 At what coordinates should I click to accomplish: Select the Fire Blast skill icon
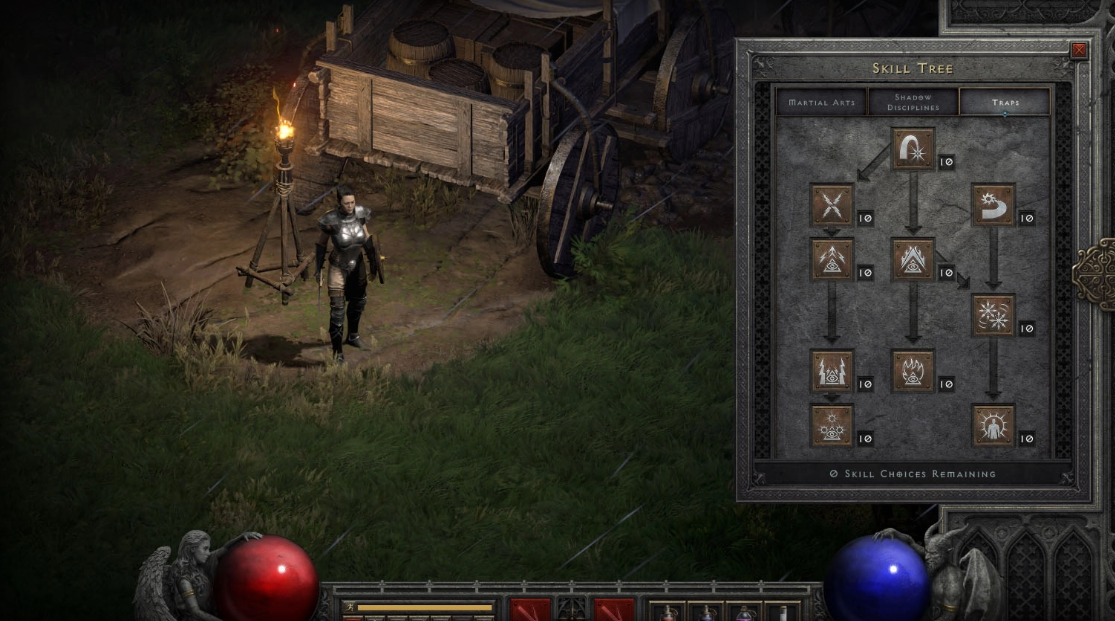pyautogui.click(x=913, y=149)
